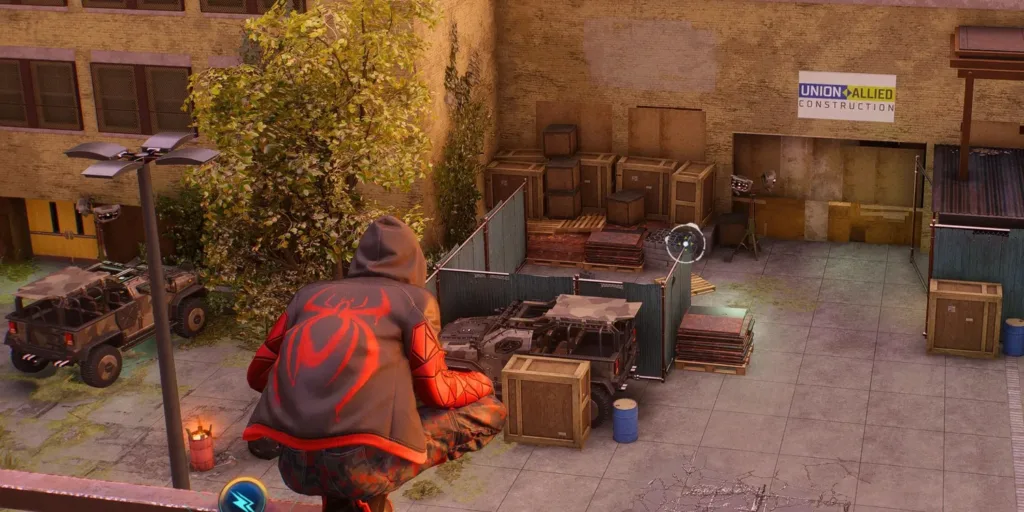Select the circular perch point target marker
The image size is (1024, 512).
[x=686, y=242]
